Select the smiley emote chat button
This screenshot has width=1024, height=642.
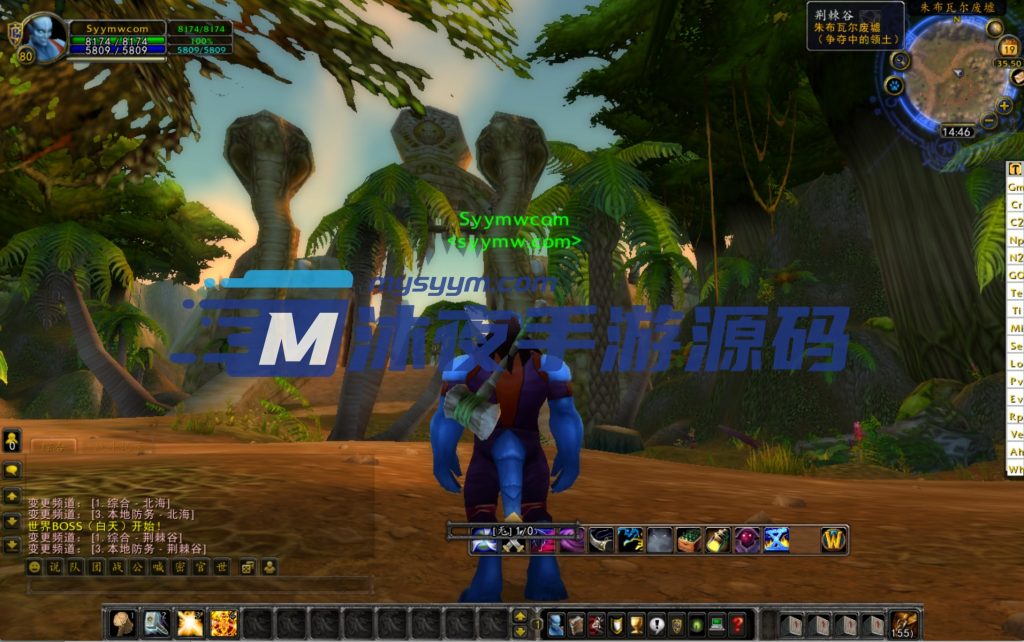tap(35, 567)
